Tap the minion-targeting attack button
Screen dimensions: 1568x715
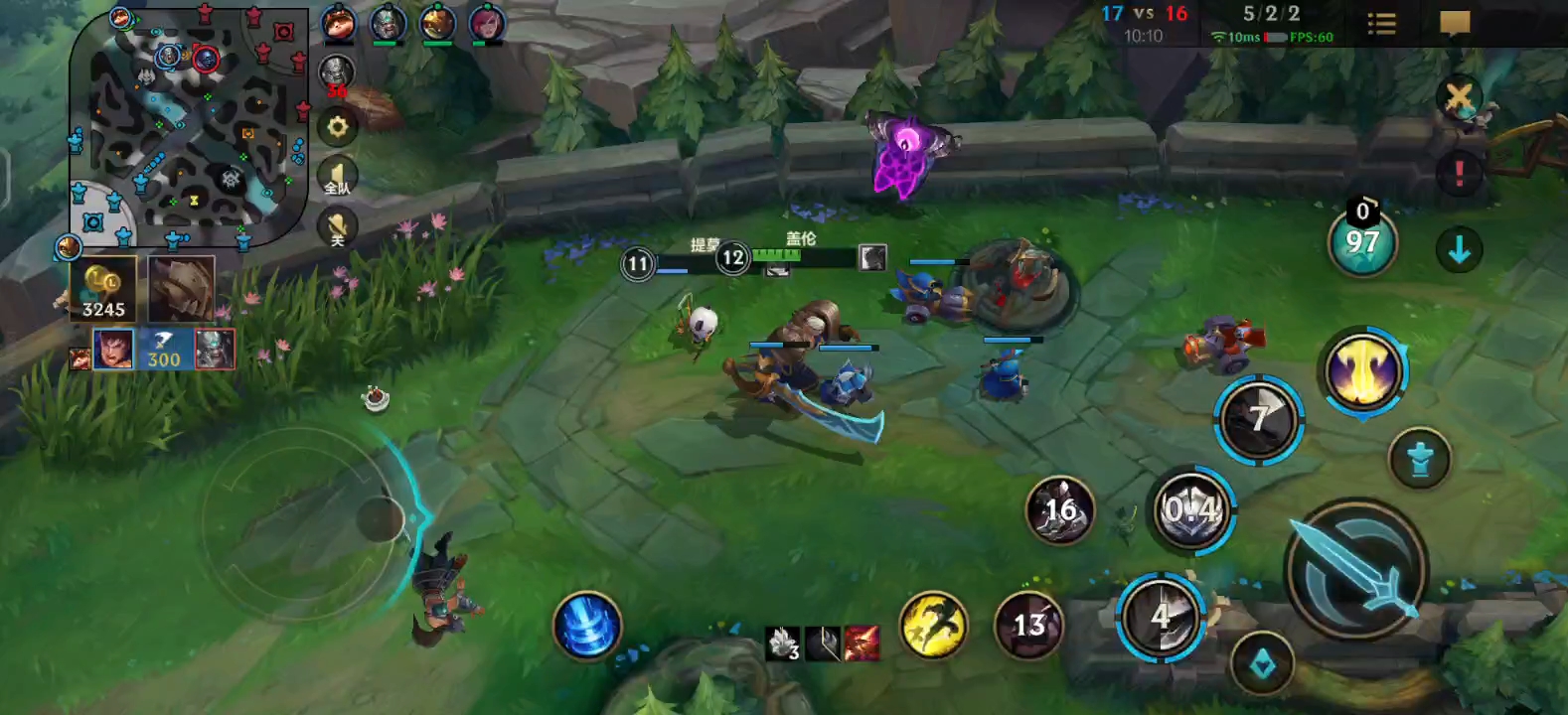point(1420,459)
